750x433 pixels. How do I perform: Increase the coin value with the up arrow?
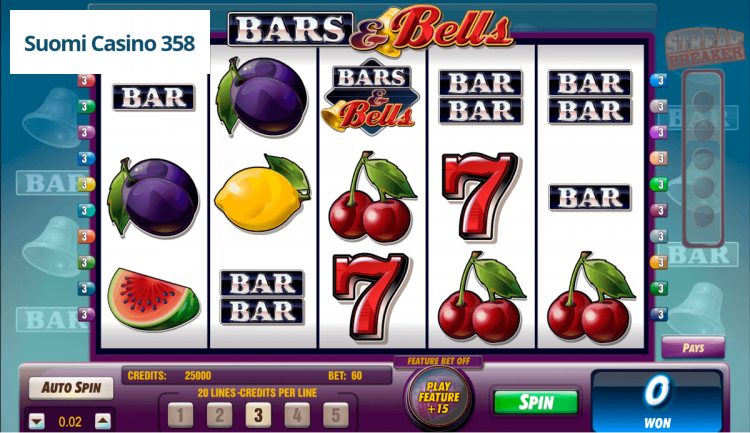tap(101, 422)
